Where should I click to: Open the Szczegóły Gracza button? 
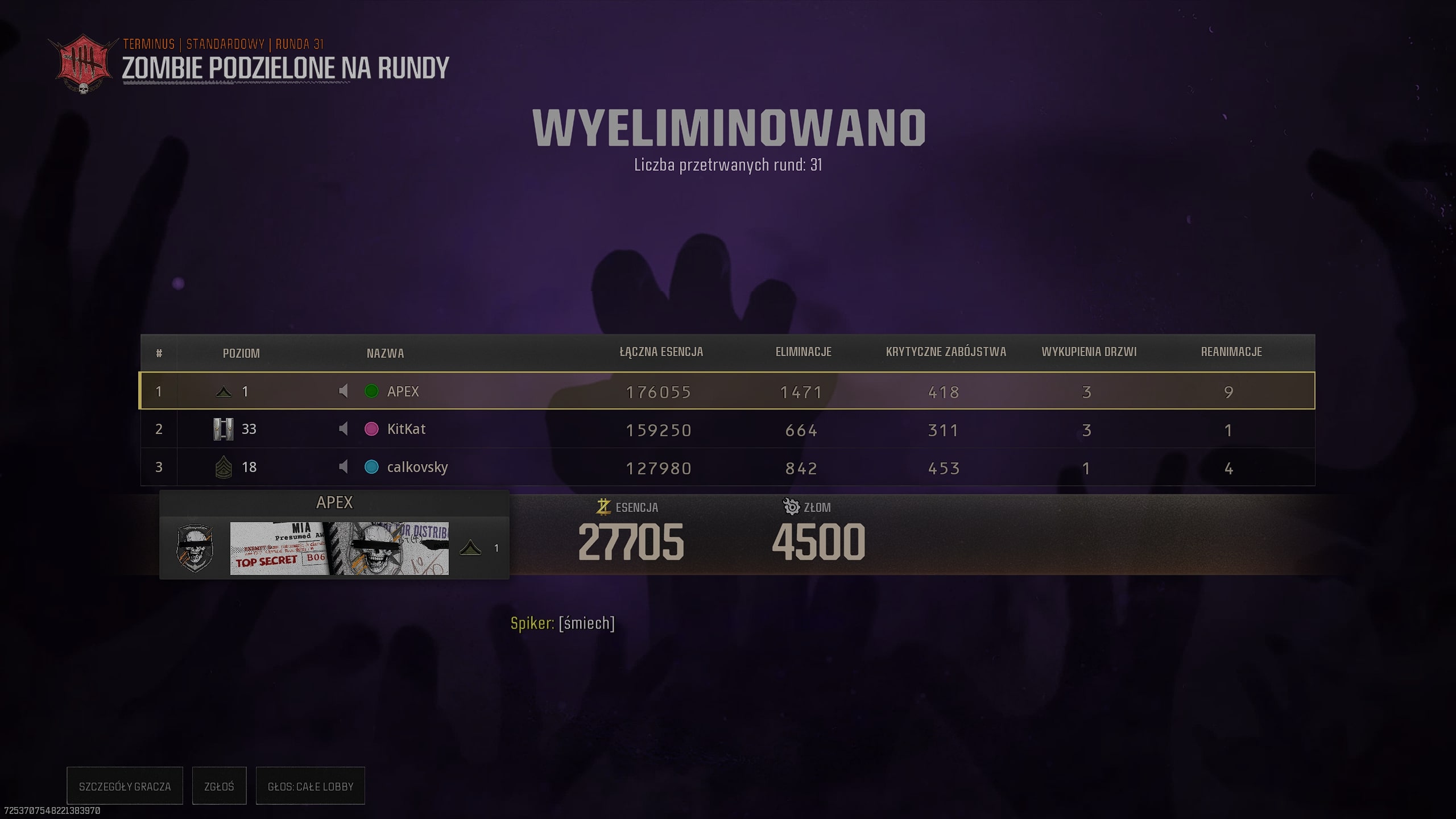pos(125,786)
